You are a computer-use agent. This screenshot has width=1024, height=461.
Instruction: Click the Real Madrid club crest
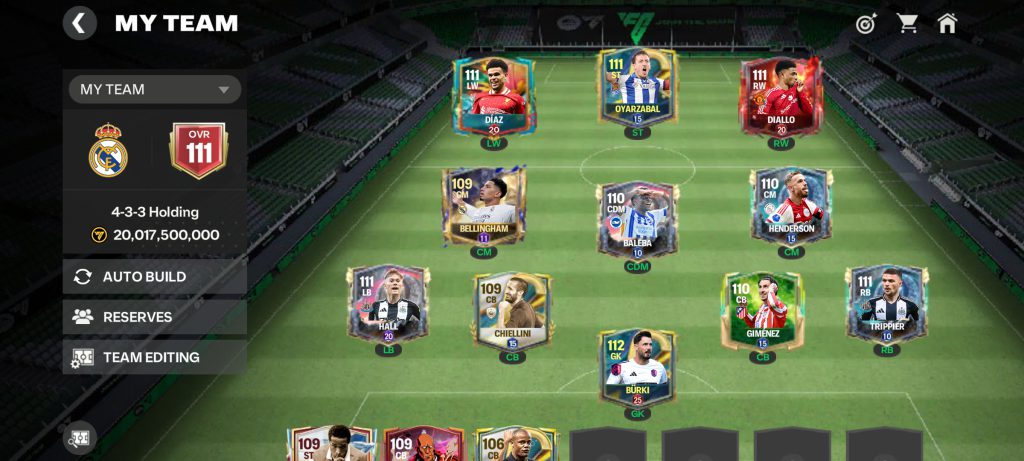[x=108, y=152]
